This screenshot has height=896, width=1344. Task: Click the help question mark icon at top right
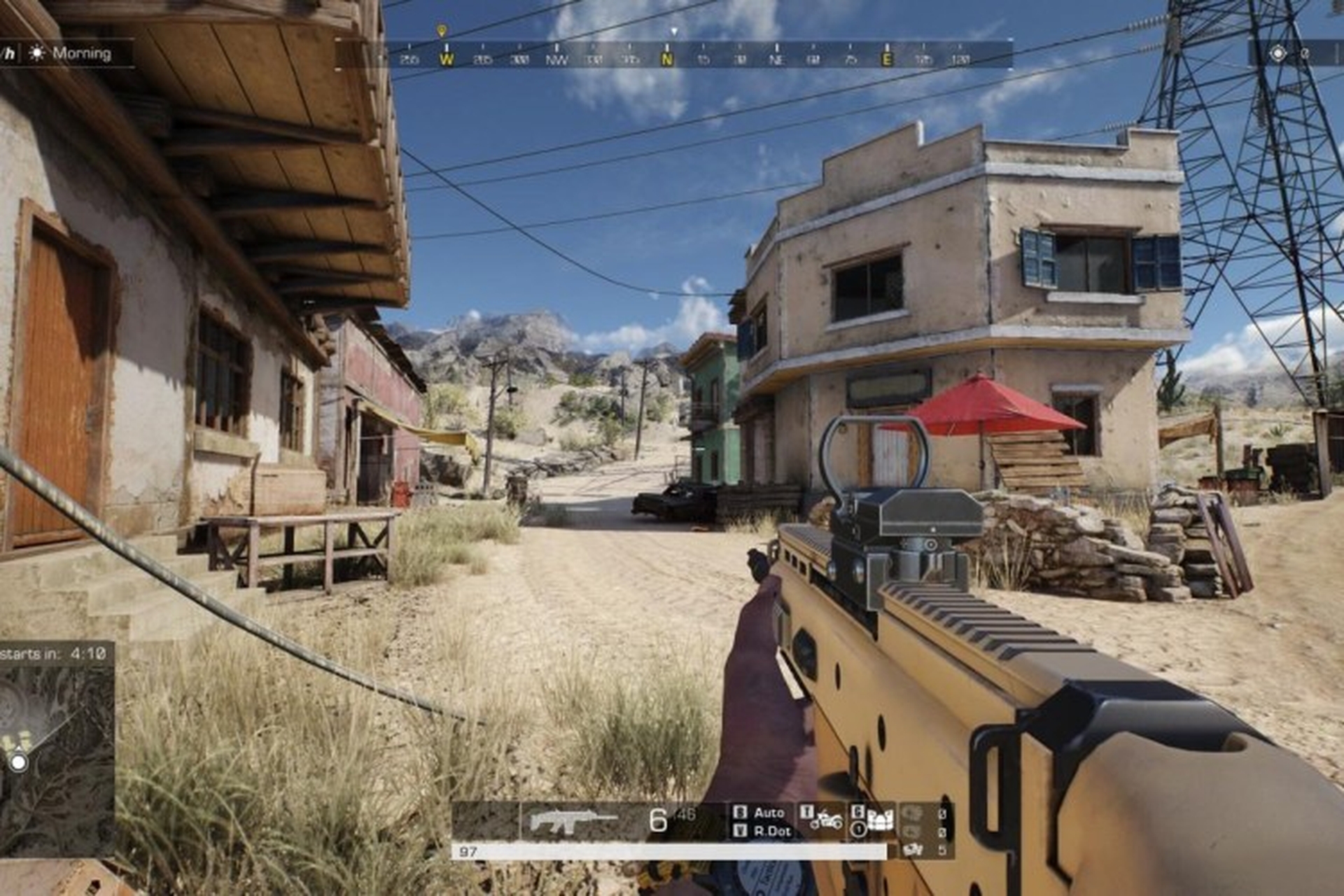[x=1305, y=52]
